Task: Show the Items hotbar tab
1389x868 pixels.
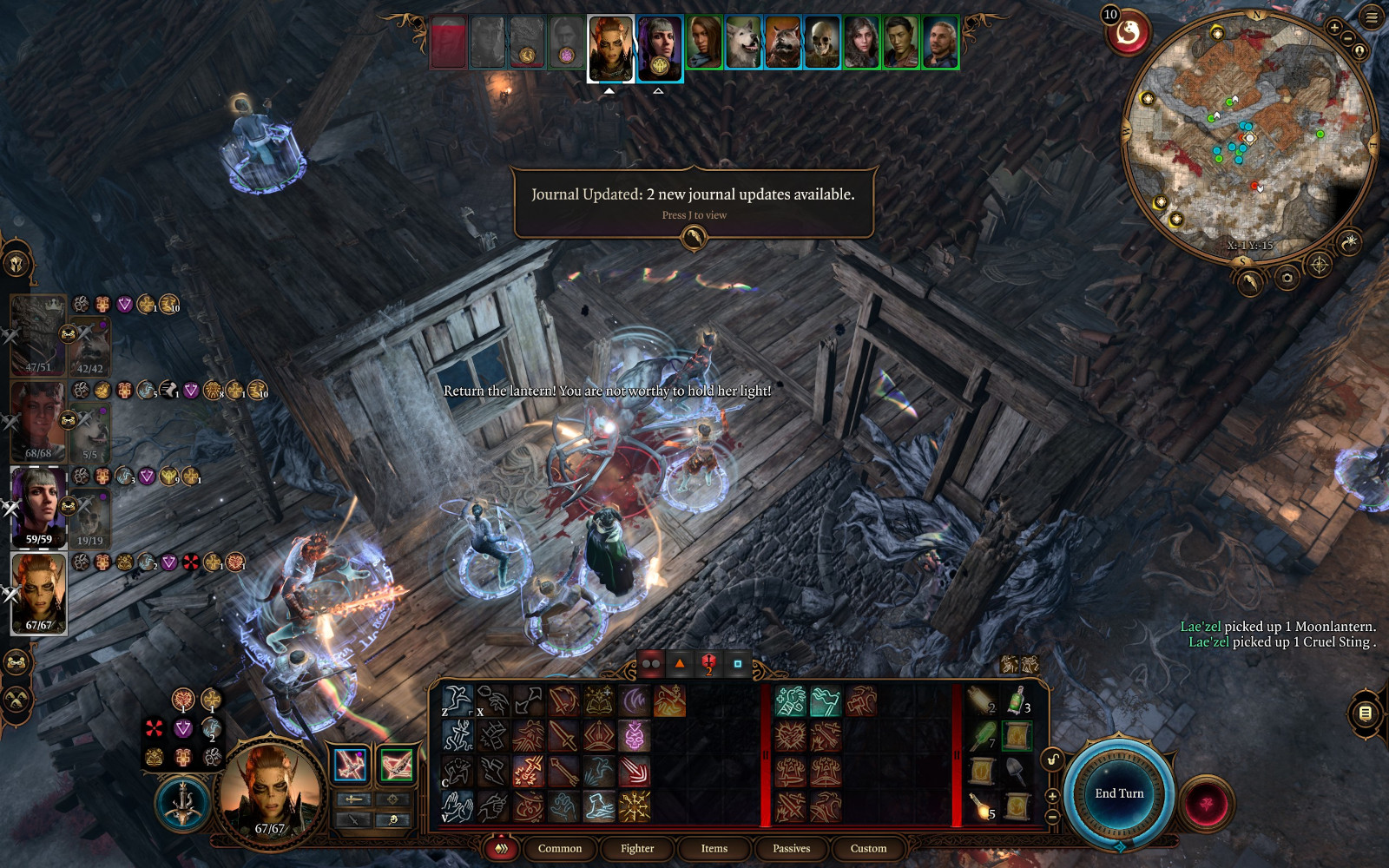Action: (714, 848)
